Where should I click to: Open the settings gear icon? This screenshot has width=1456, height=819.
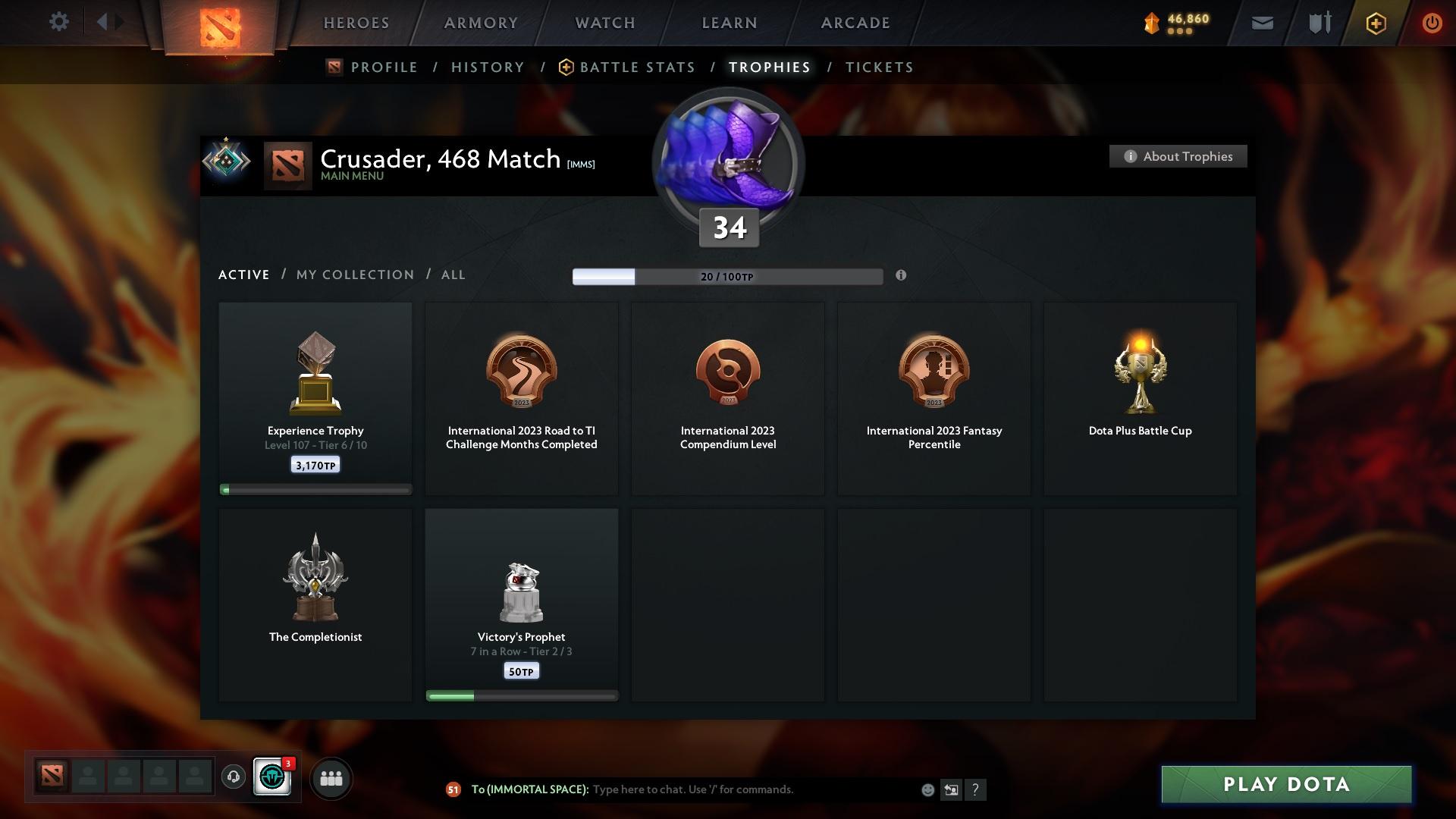[x=59, y=22]
